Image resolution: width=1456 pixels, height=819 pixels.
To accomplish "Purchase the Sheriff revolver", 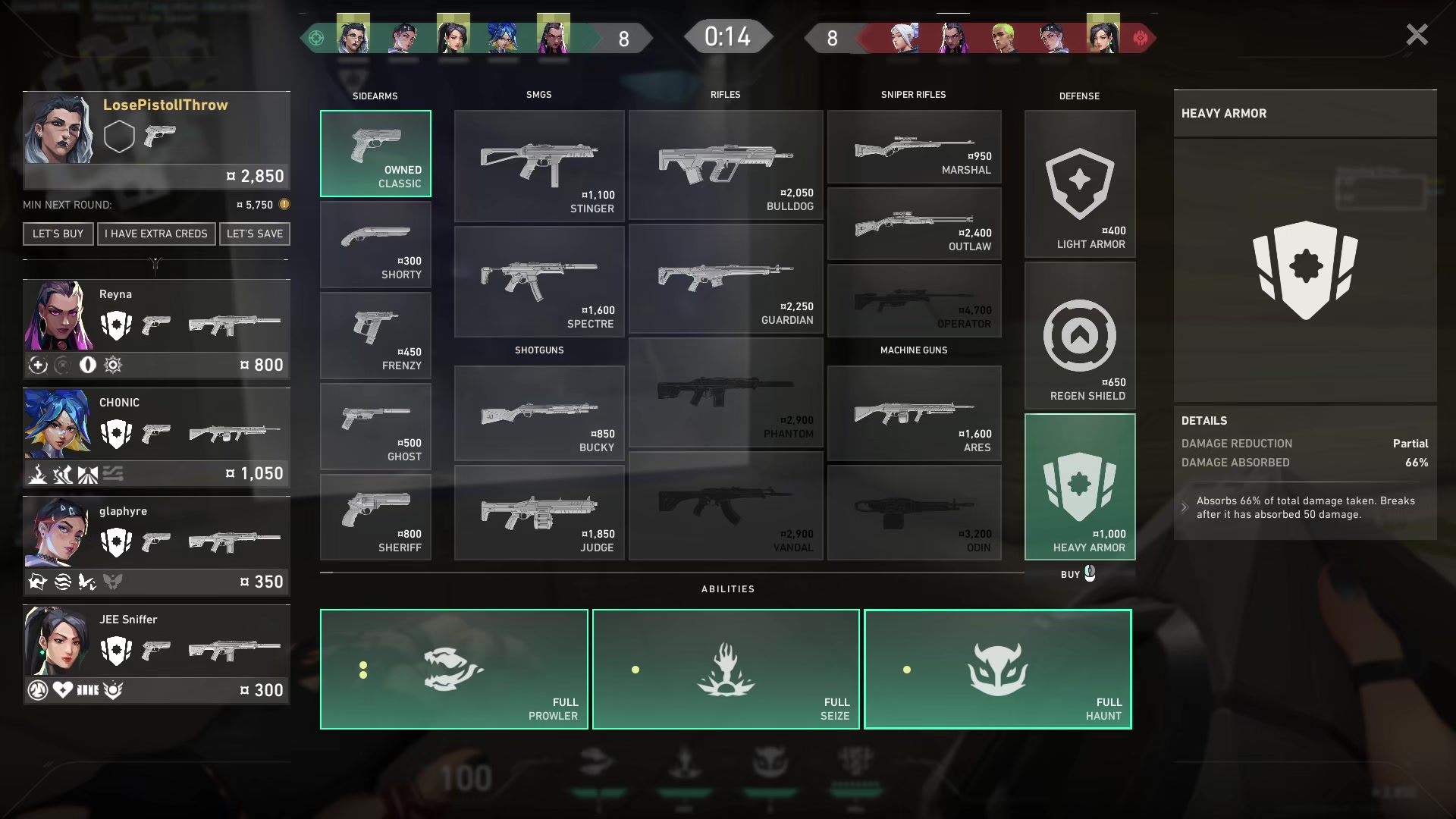I will pyautogui.click(x=375, y=517).
